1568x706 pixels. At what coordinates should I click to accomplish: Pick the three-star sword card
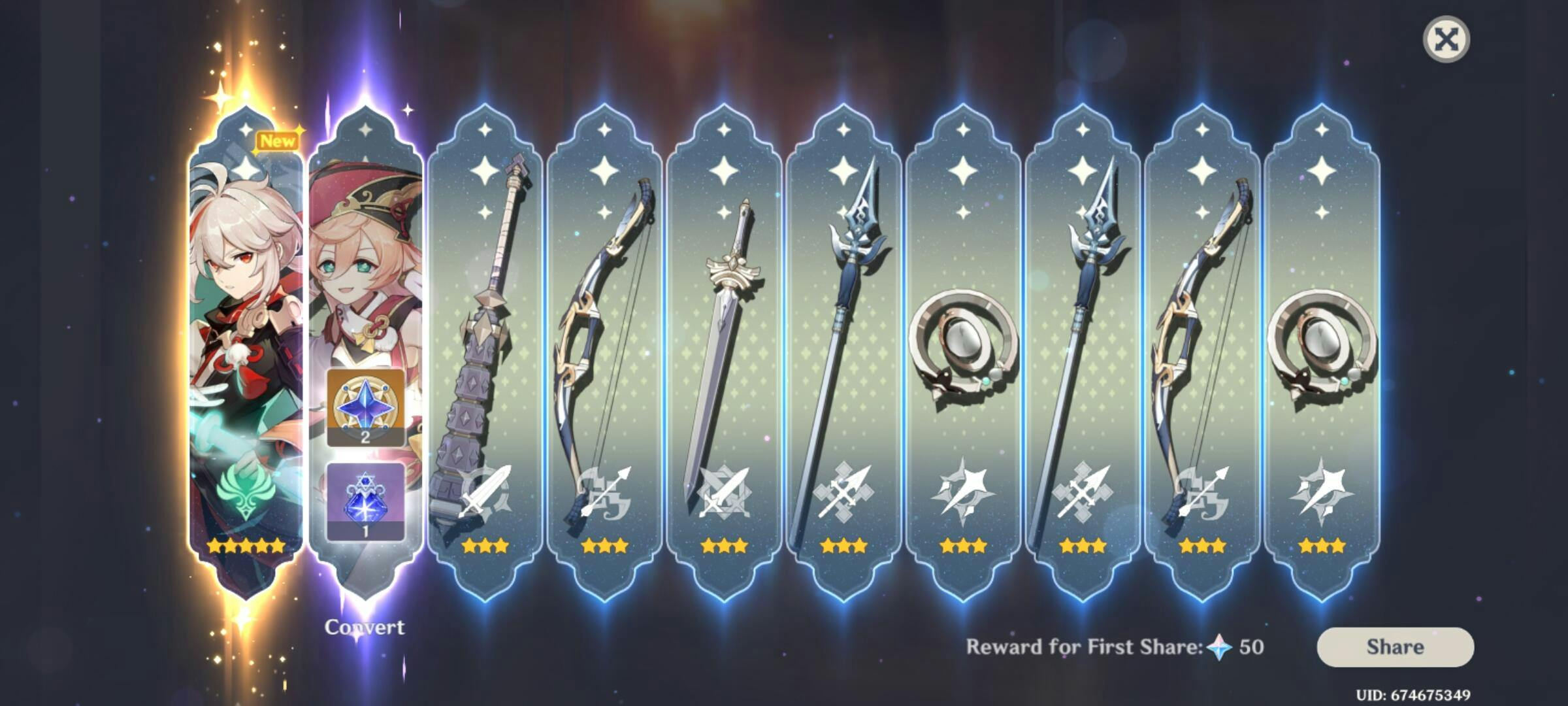[x=723, y=353]
